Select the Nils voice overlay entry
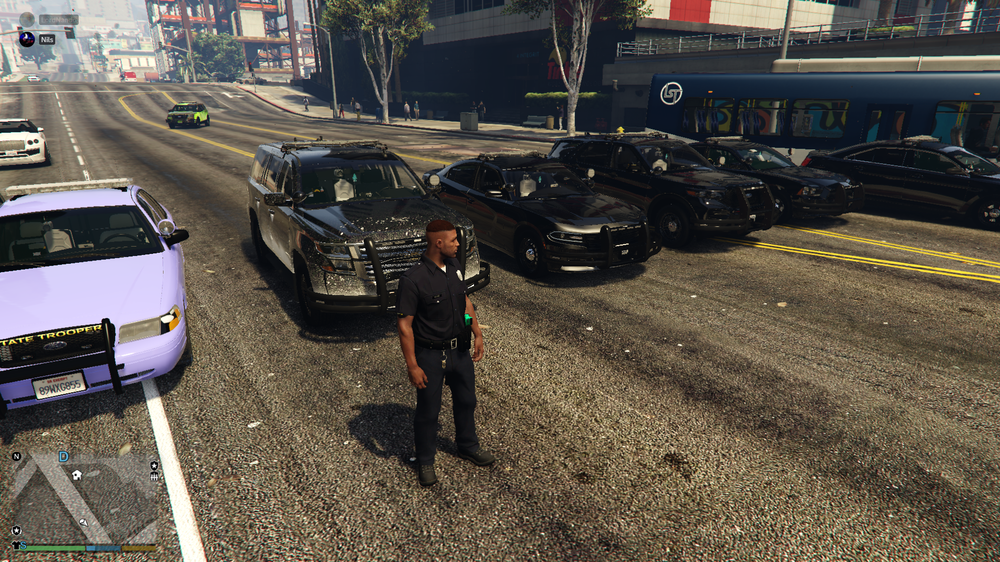 coord(47,39)
